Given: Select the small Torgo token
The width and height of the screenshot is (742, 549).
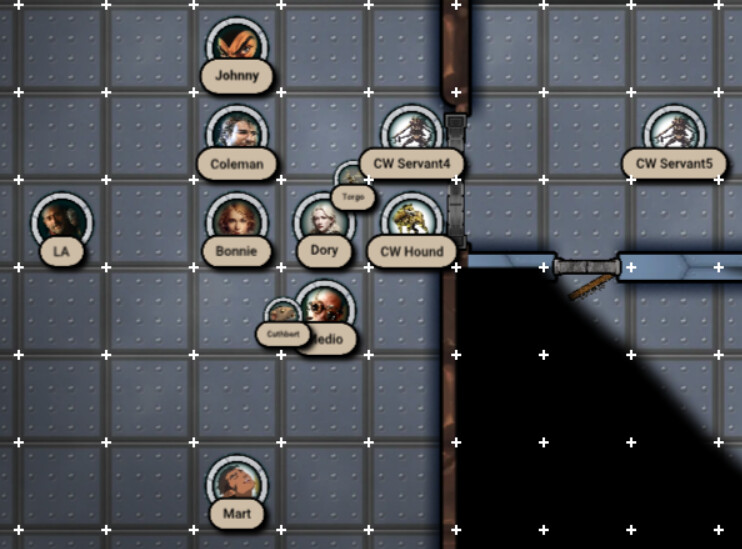Looking at the screenshot, I should pyautogui.click(x=350, y=178).
